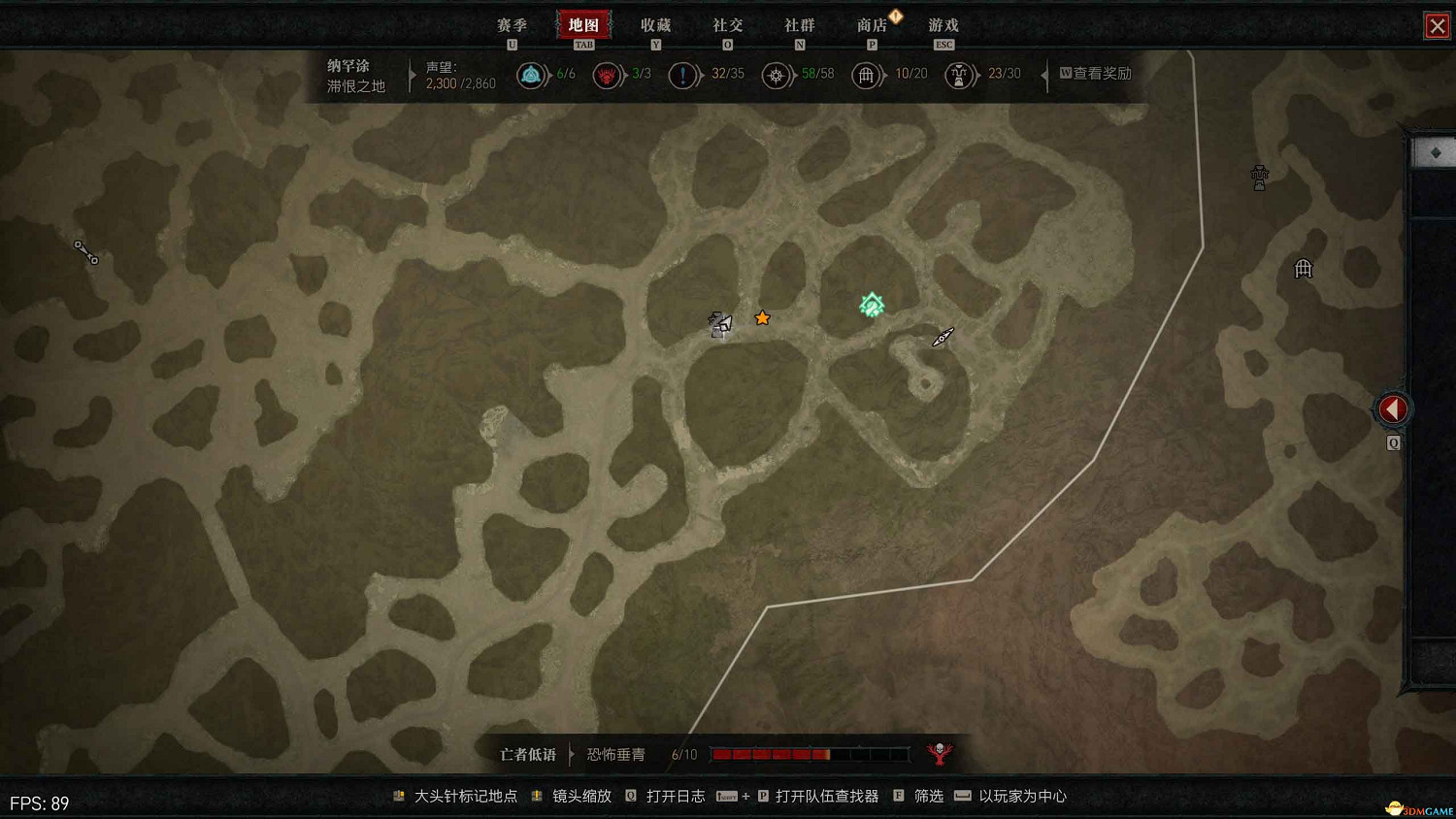Screen dimensions: 1456x819
Task: Toggle the 筛选 map filter option
Action: coord(927,796)
